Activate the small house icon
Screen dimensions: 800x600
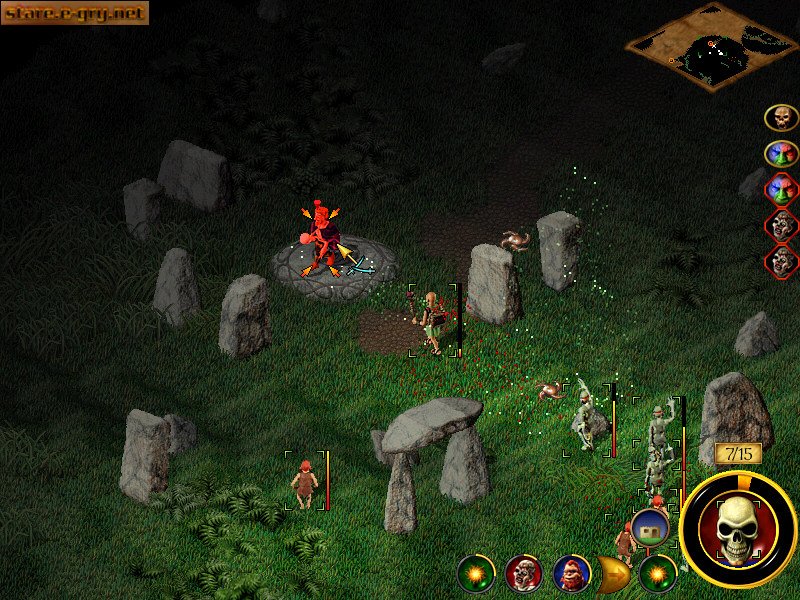point(649,526)
